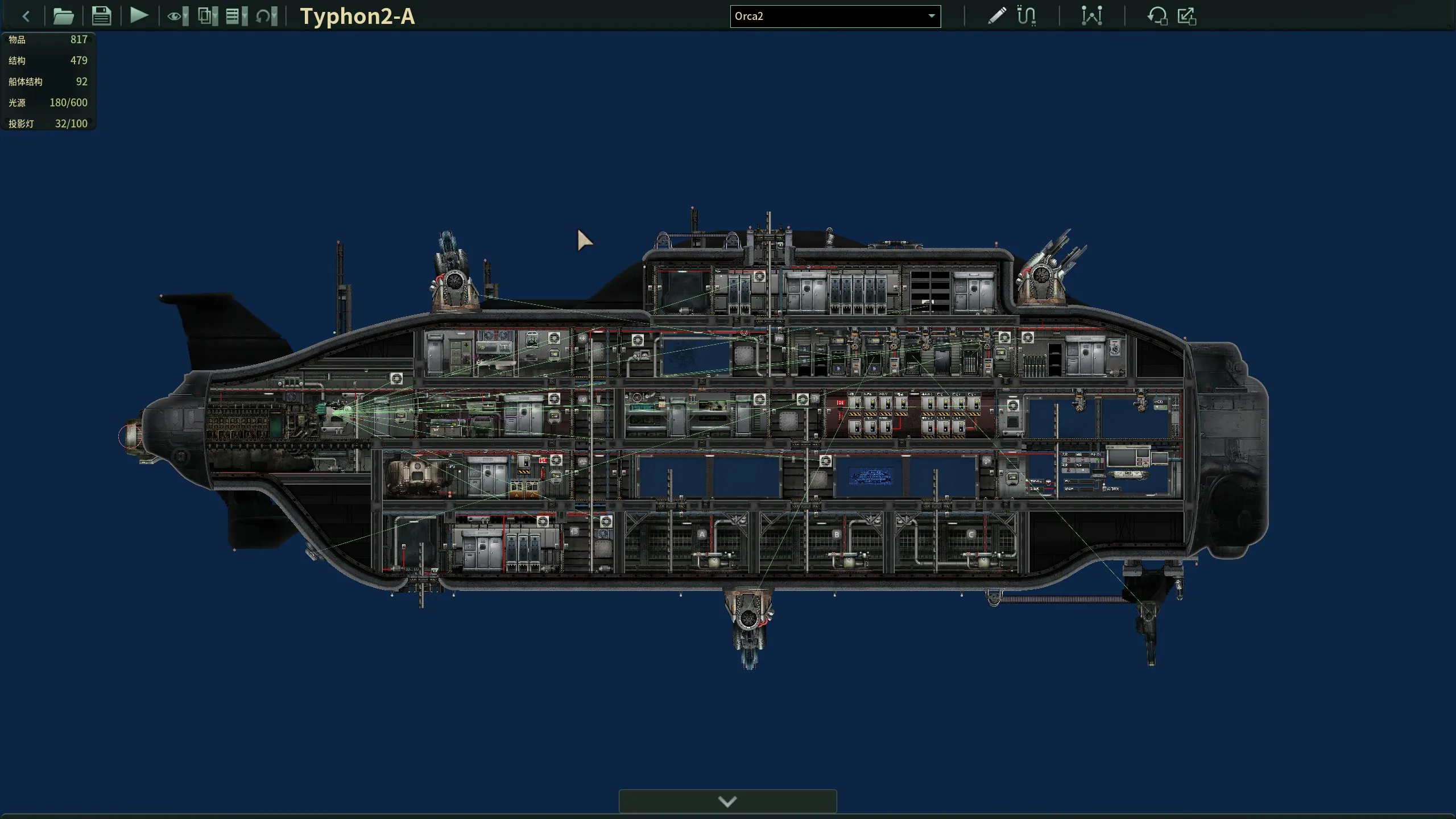Image resolution: width=1456 pixels, height=819 pixels.
Task: Switch to the wiring cable mode
Action: (1027, 16)
